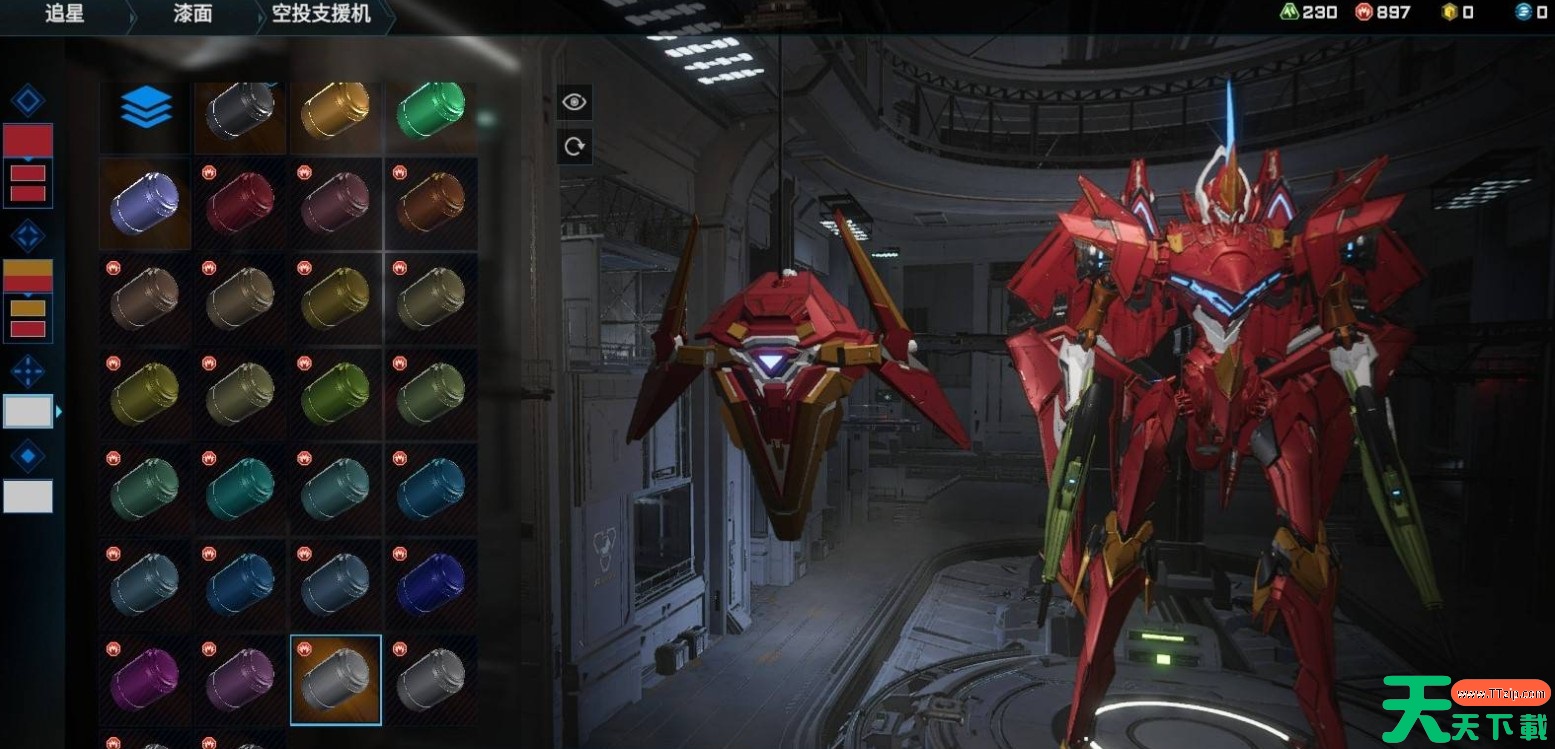Select the 空投支援机 breadcrumb tab
Viewport: 1555px width, 749px height.
(321, 14)
